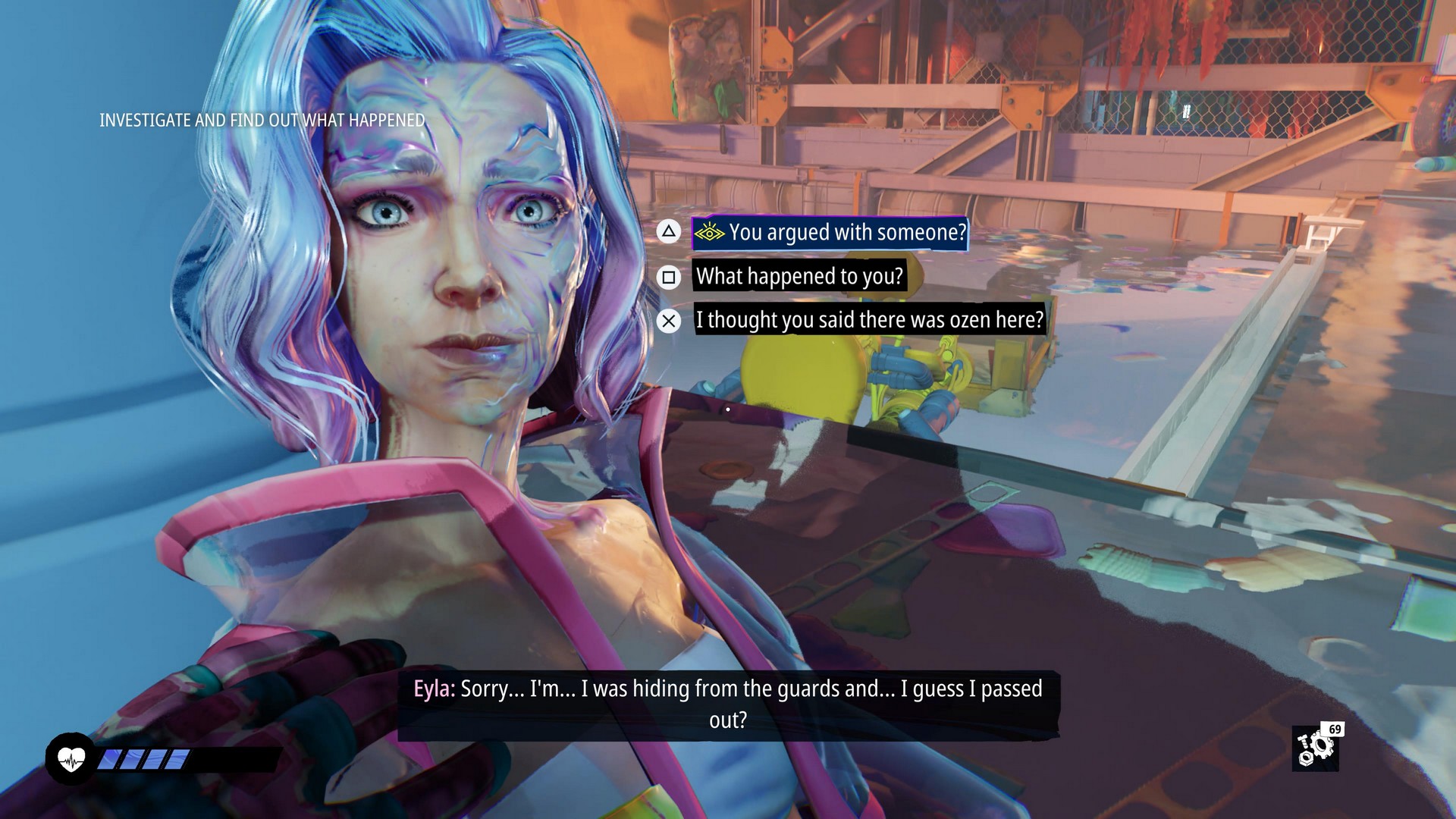Click the highlighted blue dialogue option frame

pyautogui.click(x=829, y=234)
